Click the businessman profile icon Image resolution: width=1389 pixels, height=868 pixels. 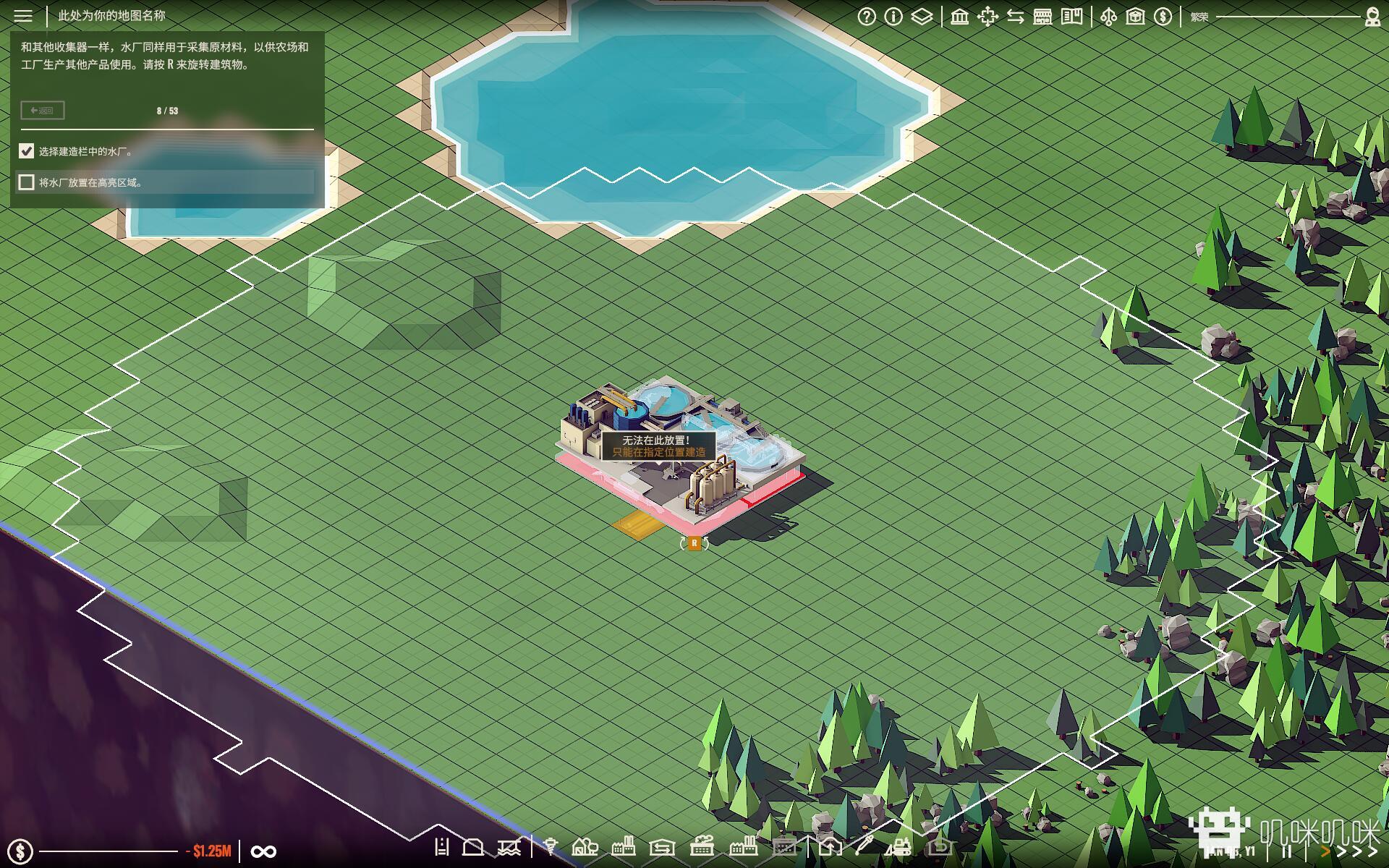point(1372,17)
